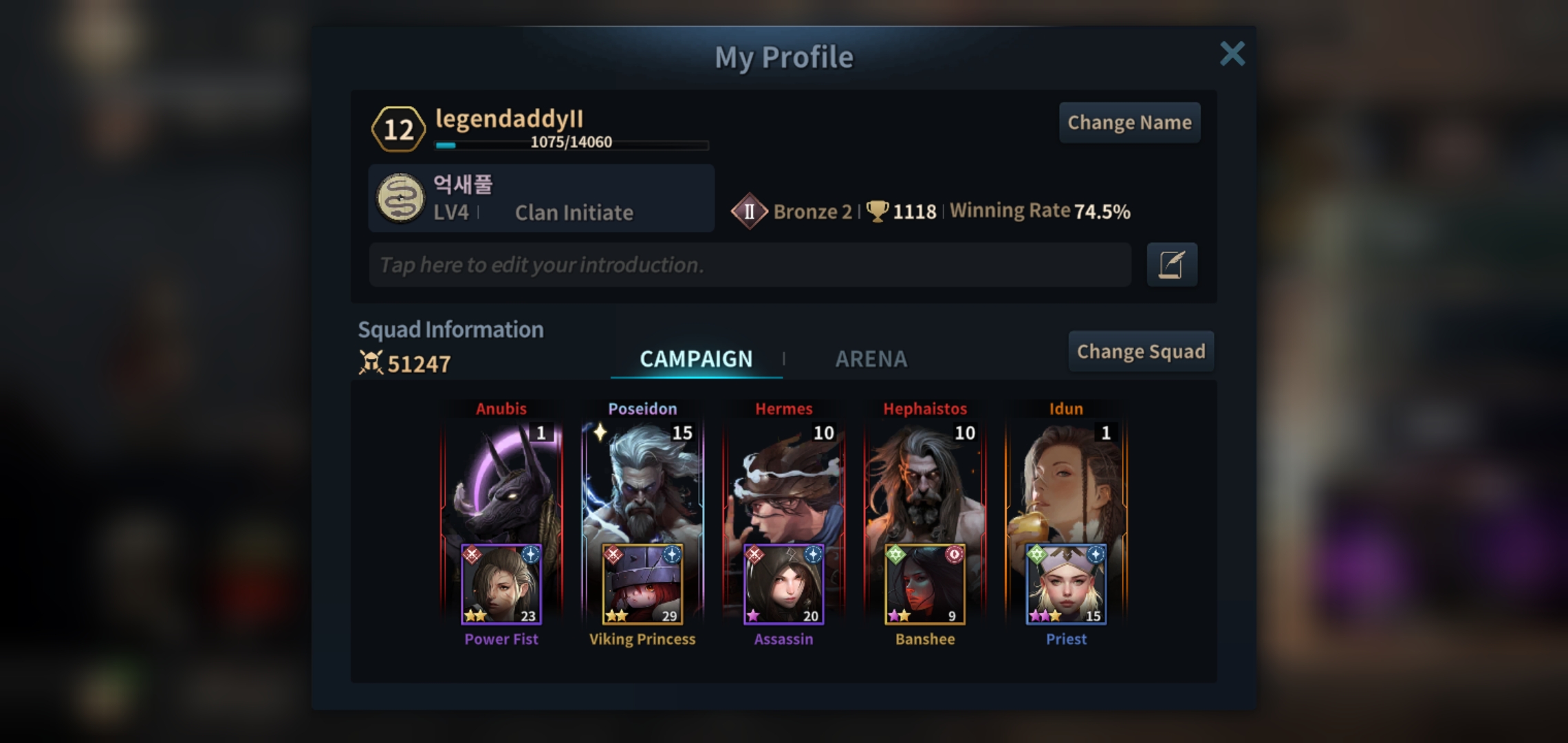This screenshot has width=1568, height=743.
Task: Open the clan info panel
Action: 541,198
